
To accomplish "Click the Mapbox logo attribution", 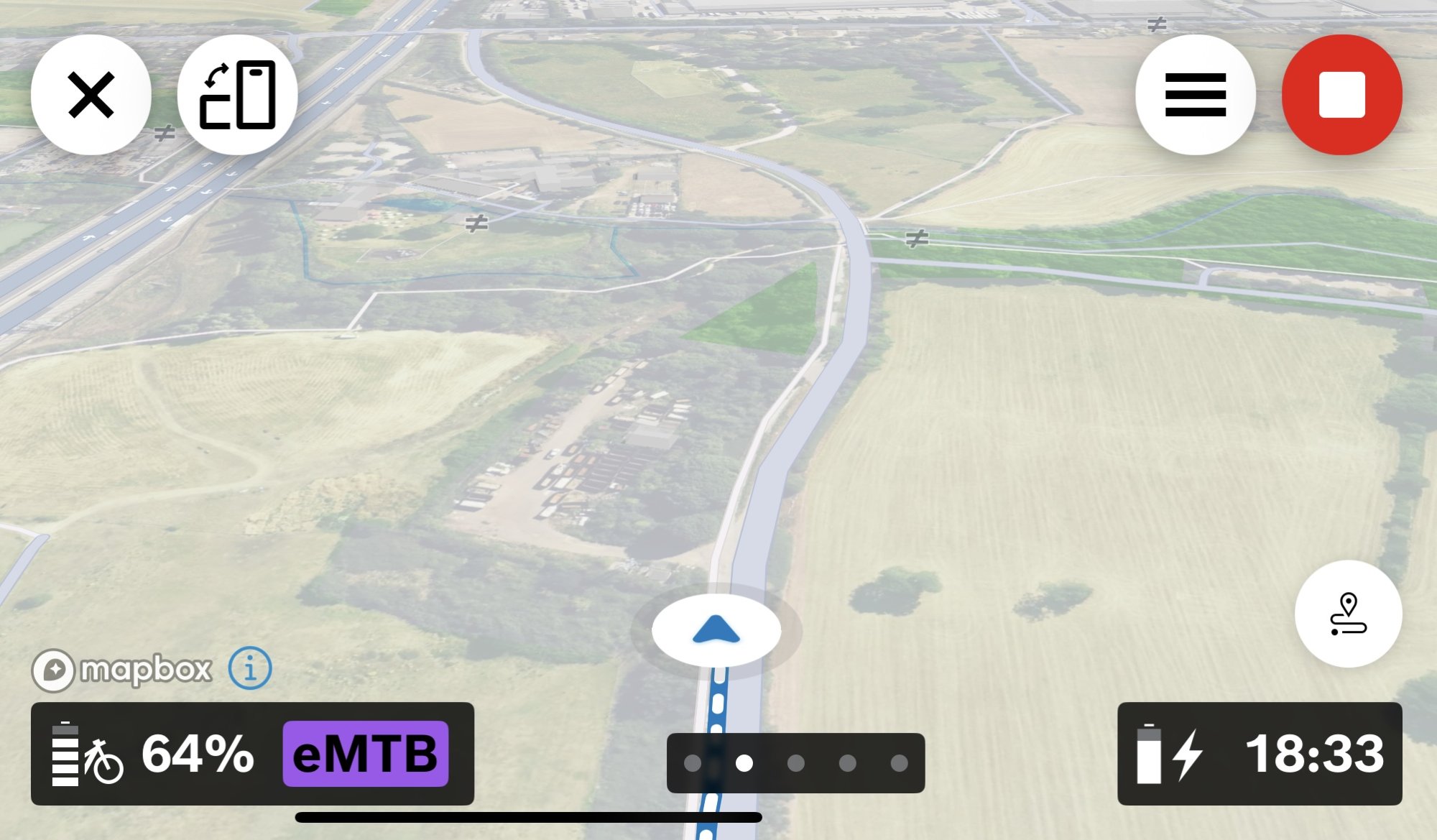I will [122, 670].
